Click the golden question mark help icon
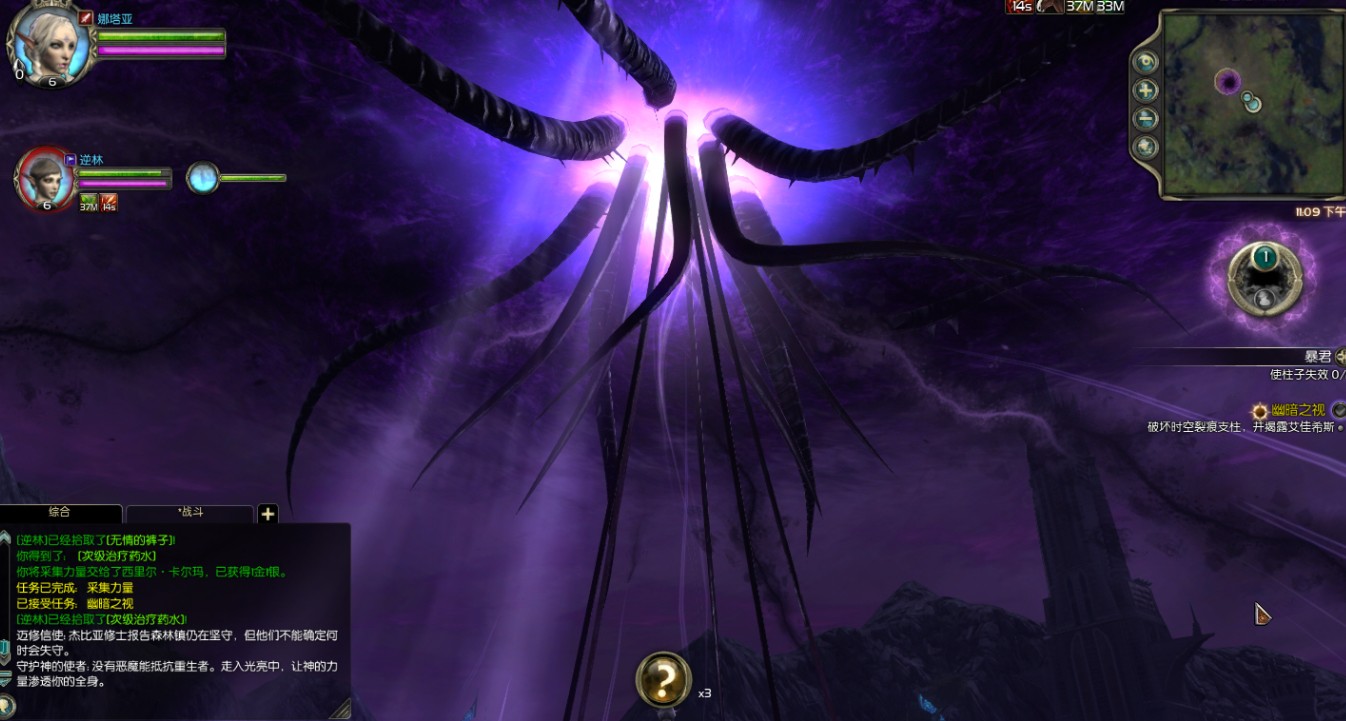The image size is (1346, 721). (x=663, y=680)
